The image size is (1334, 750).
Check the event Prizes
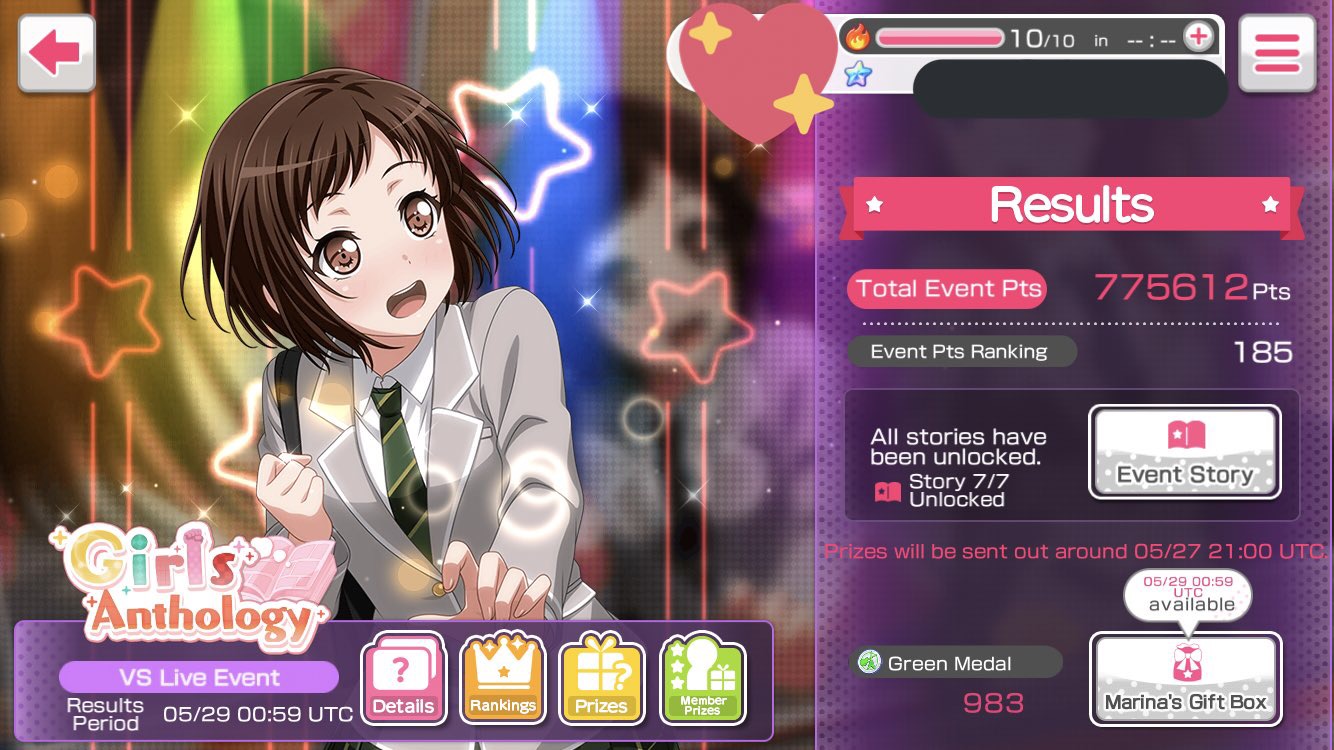click(601, 679)
